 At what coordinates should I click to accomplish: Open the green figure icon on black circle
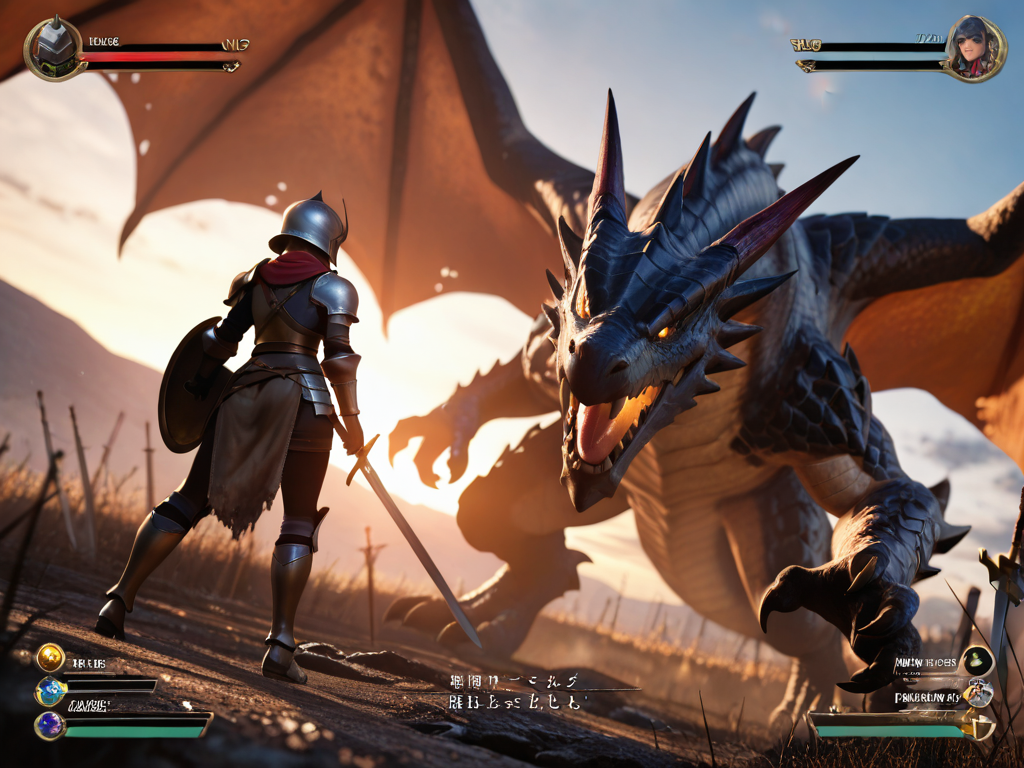977,661
